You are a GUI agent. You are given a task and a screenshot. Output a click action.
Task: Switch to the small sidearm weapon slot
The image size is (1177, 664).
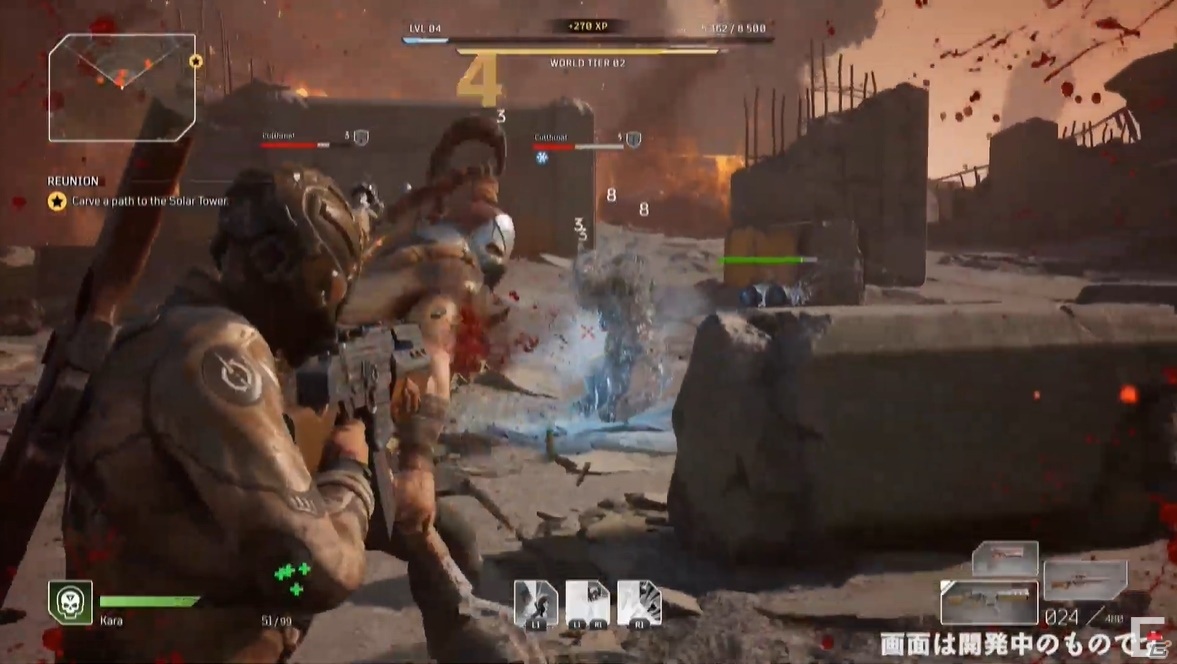1004,557
